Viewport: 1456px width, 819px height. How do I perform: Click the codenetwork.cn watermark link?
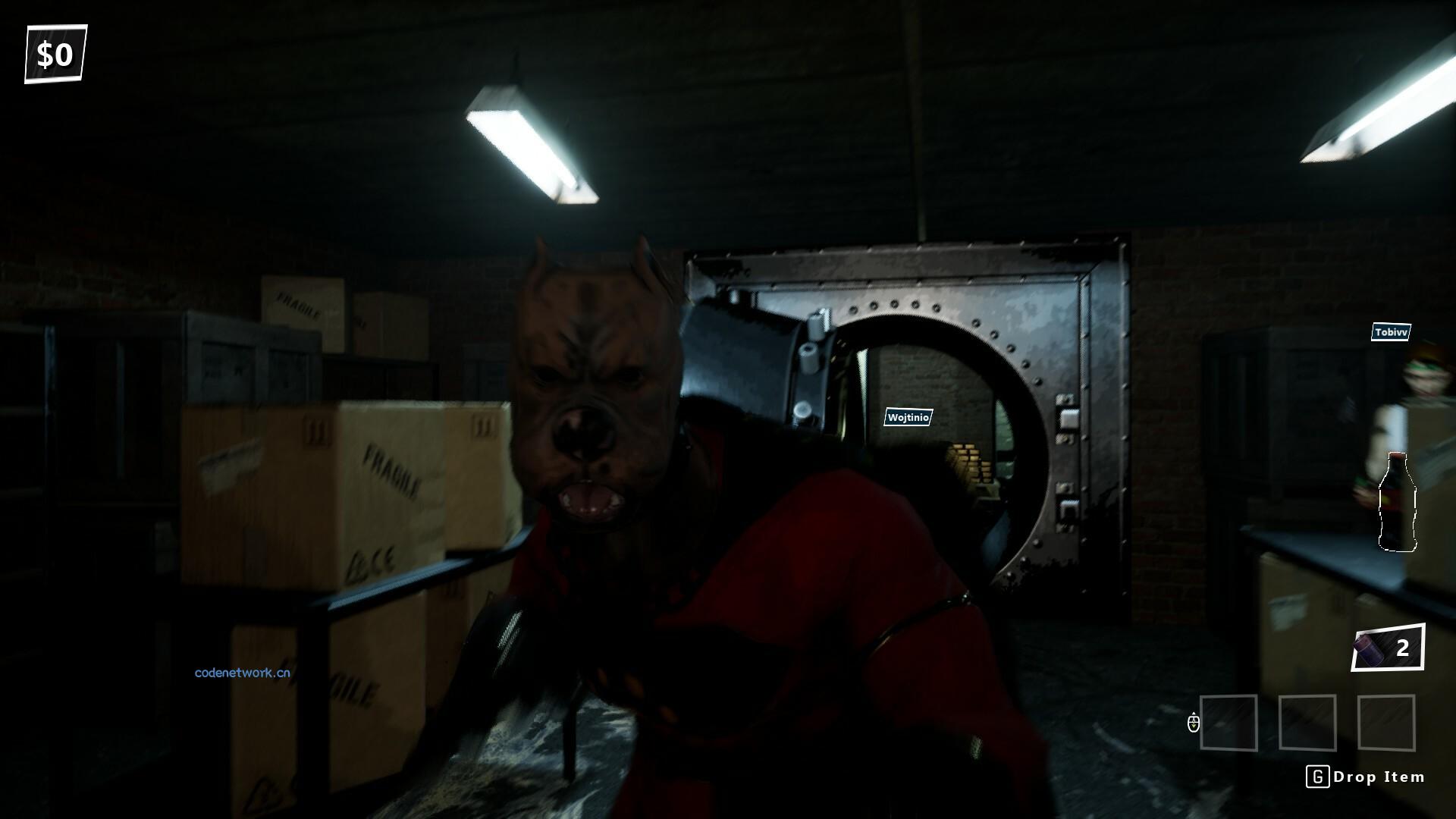click(242, 673)
